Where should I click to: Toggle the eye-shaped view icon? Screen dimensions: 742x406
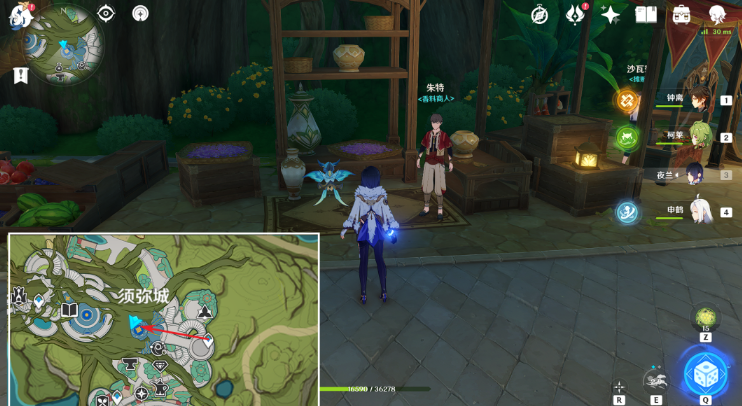click(106, 14)
